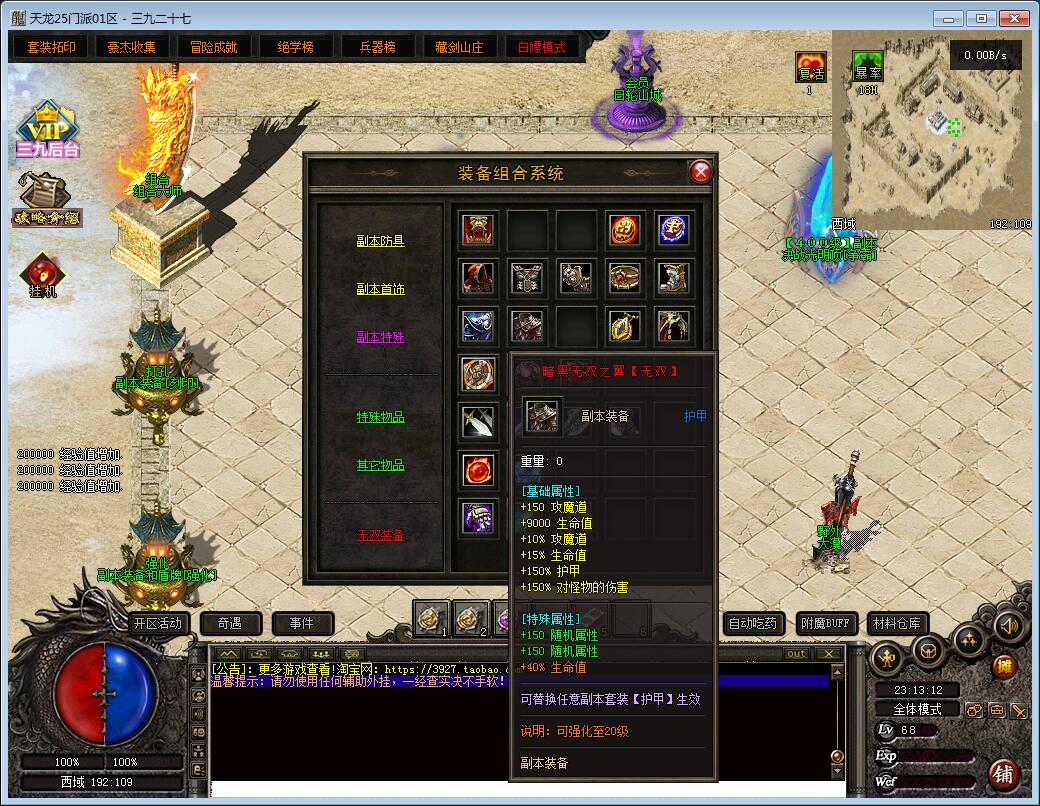Toggle the 自动吃药 button
Viewport: 1040px width, 806px height.
click(x=751, y=623)
